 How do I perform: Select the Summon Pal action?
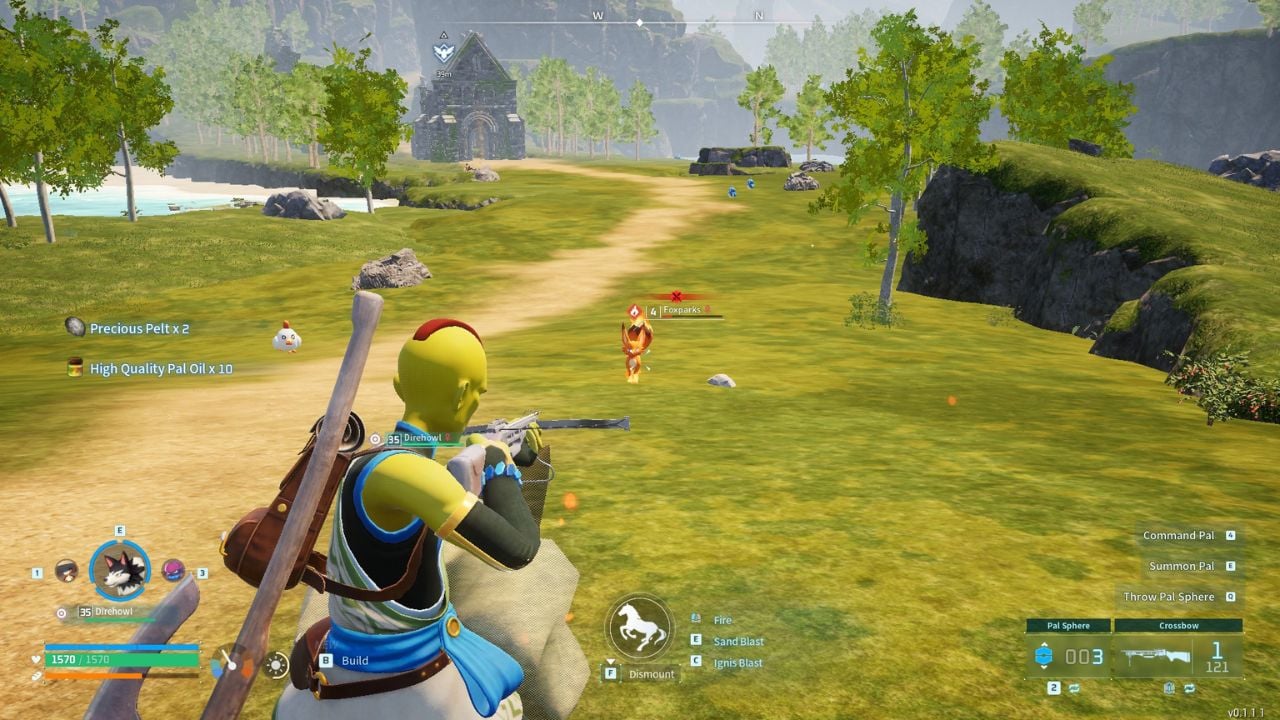[x=1184, y=565]
